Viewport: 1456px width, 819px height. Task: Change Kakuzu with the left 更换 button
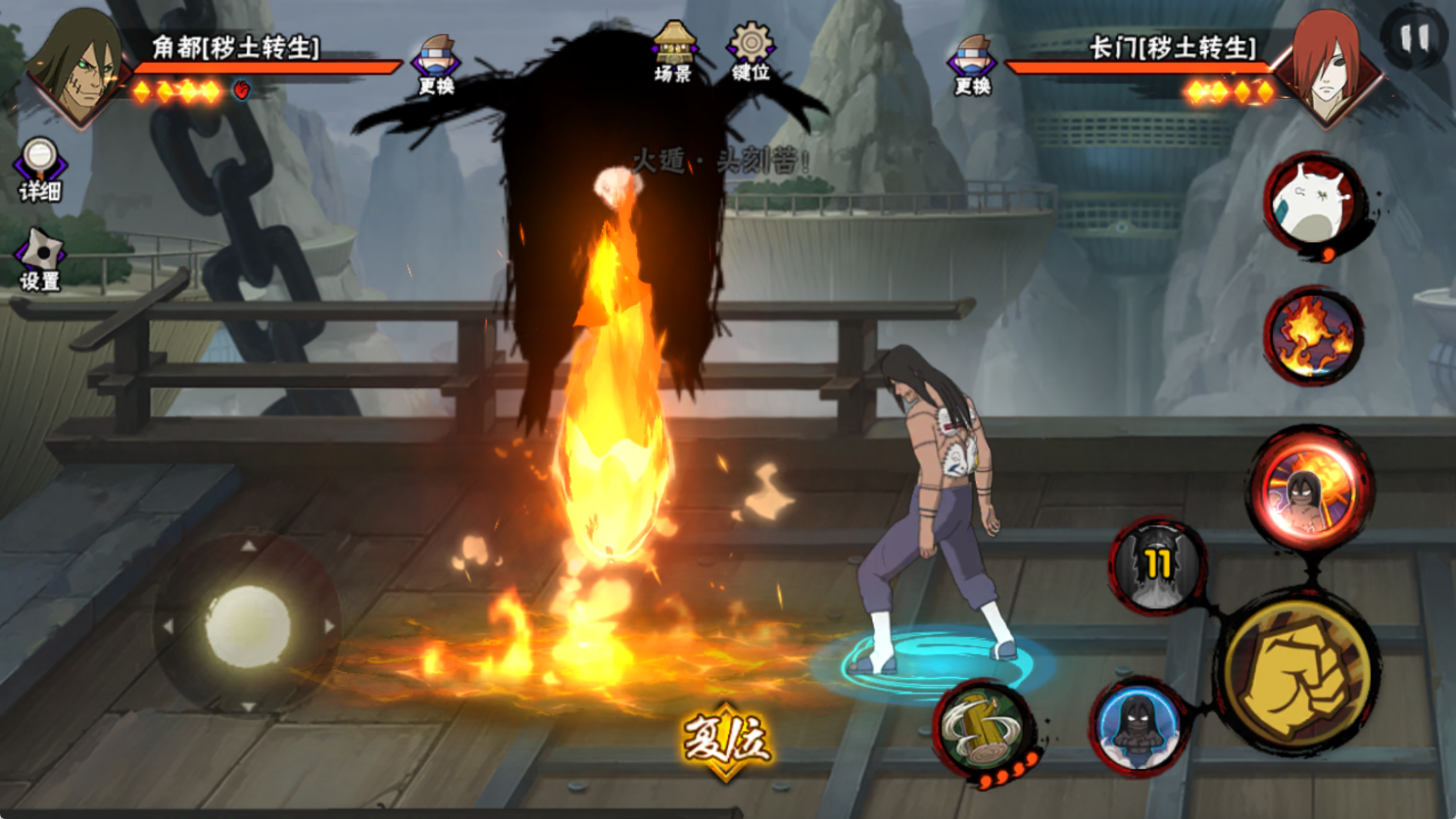(x=436, y=65)
